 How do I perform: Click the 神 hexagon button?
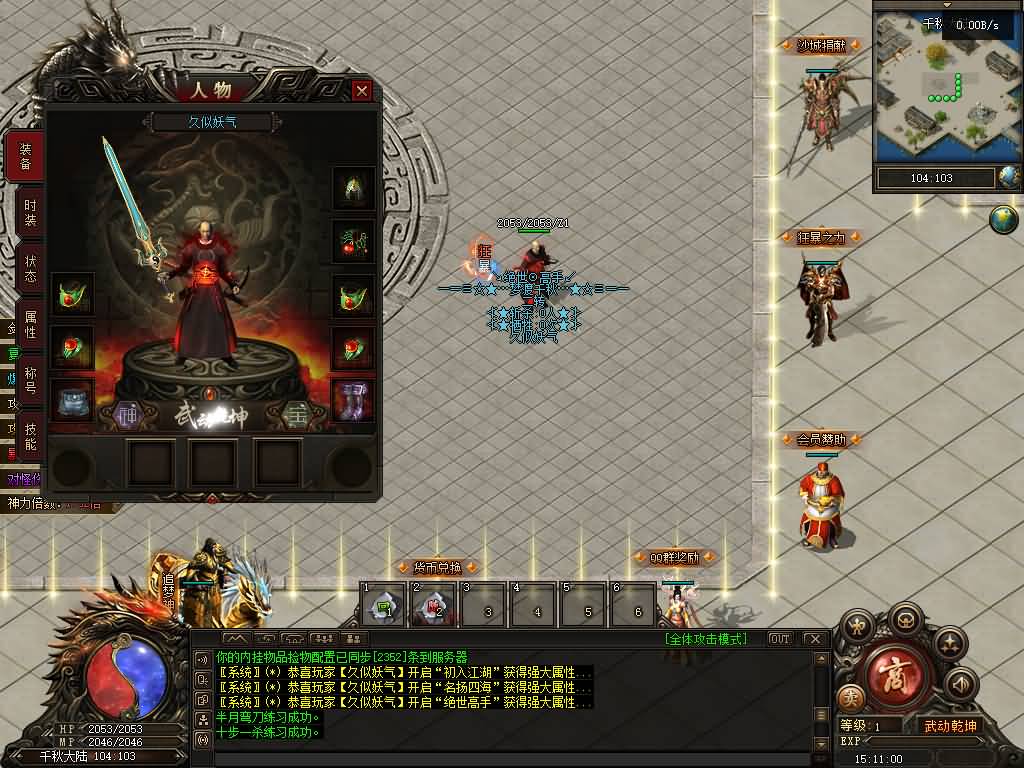(127, 414)
